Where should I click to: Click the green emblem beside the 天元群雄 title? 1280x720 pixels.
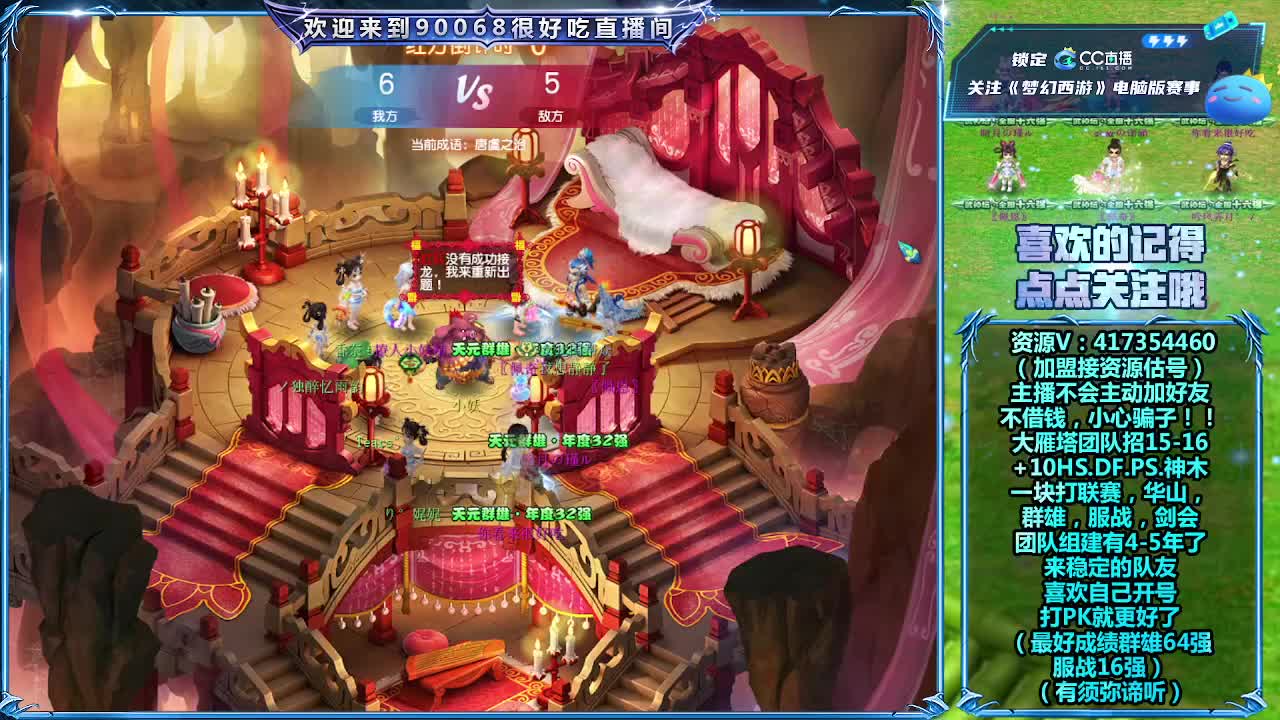[528, 348]
